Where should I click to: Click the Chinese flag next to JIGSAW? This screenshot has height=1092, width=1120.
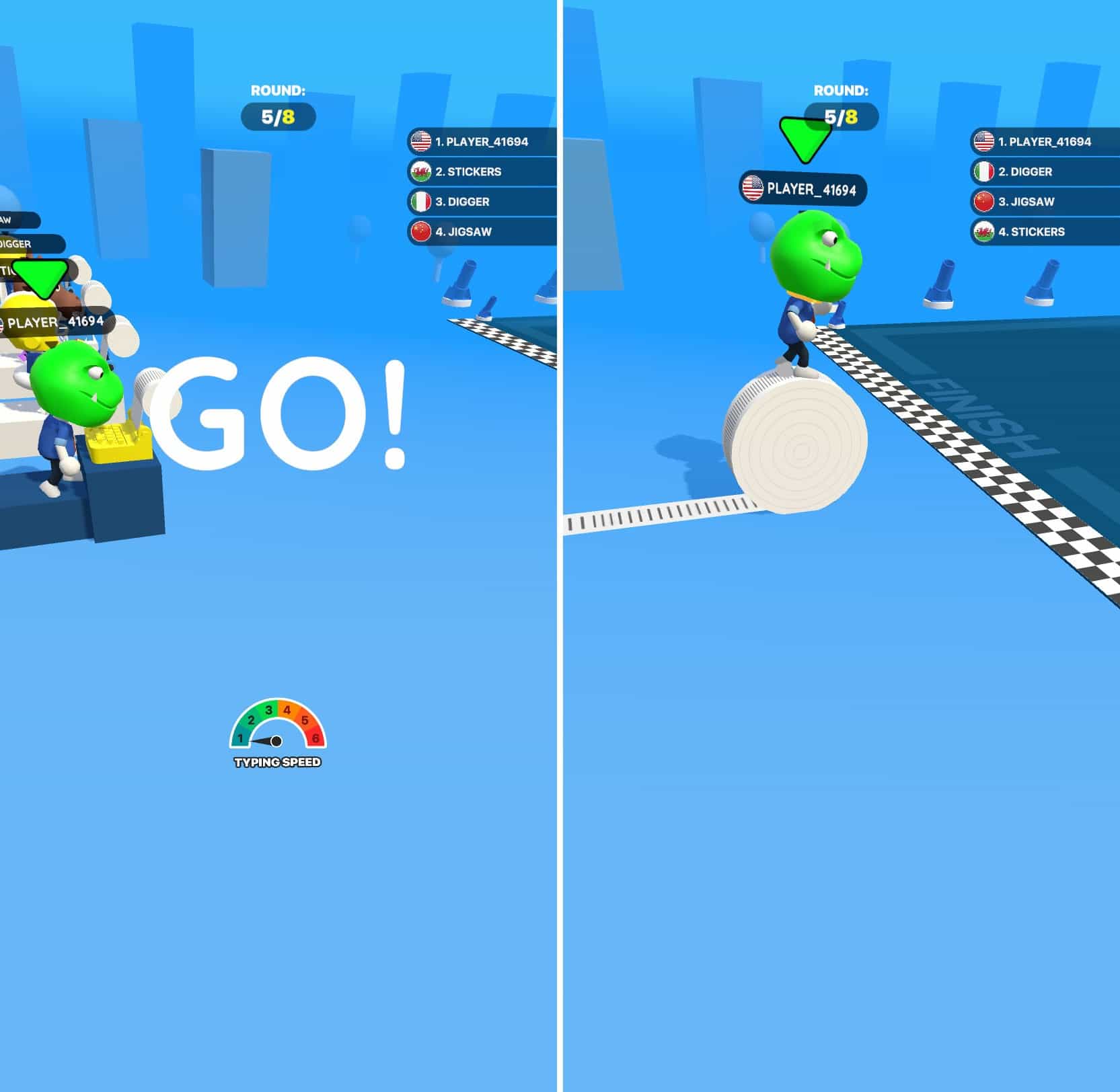click(421, 232)
